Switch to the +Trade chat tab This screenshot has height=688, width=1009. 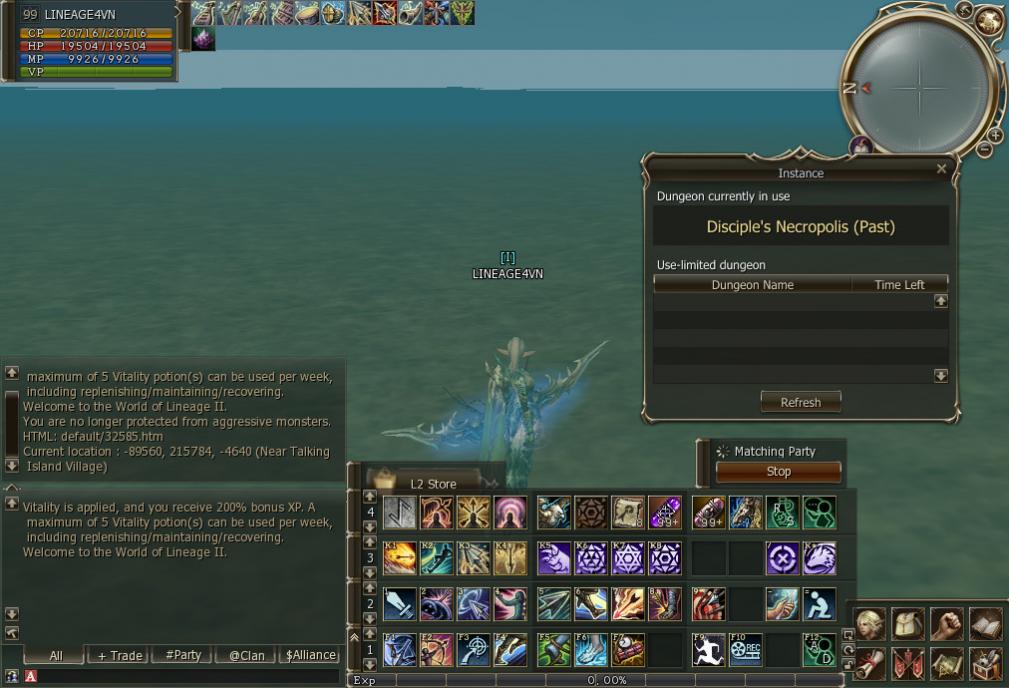click(119, 655)
